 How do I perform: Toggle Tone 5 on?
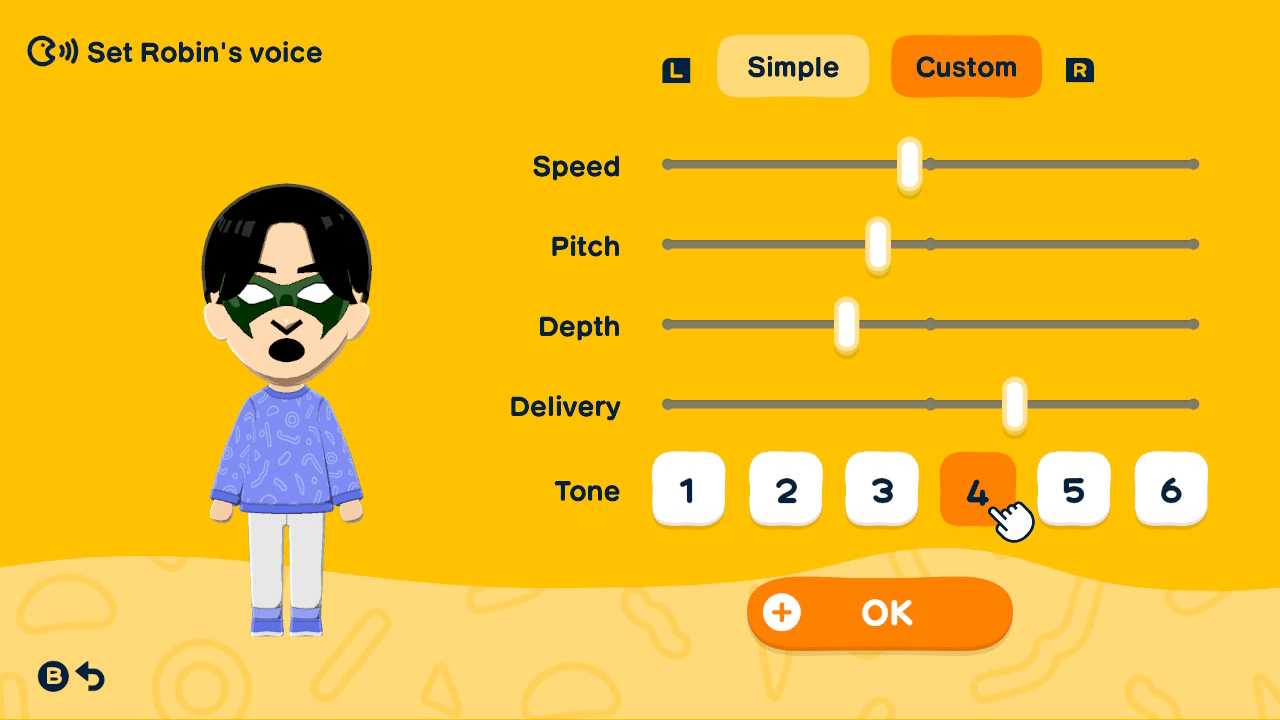point(1074,489)
